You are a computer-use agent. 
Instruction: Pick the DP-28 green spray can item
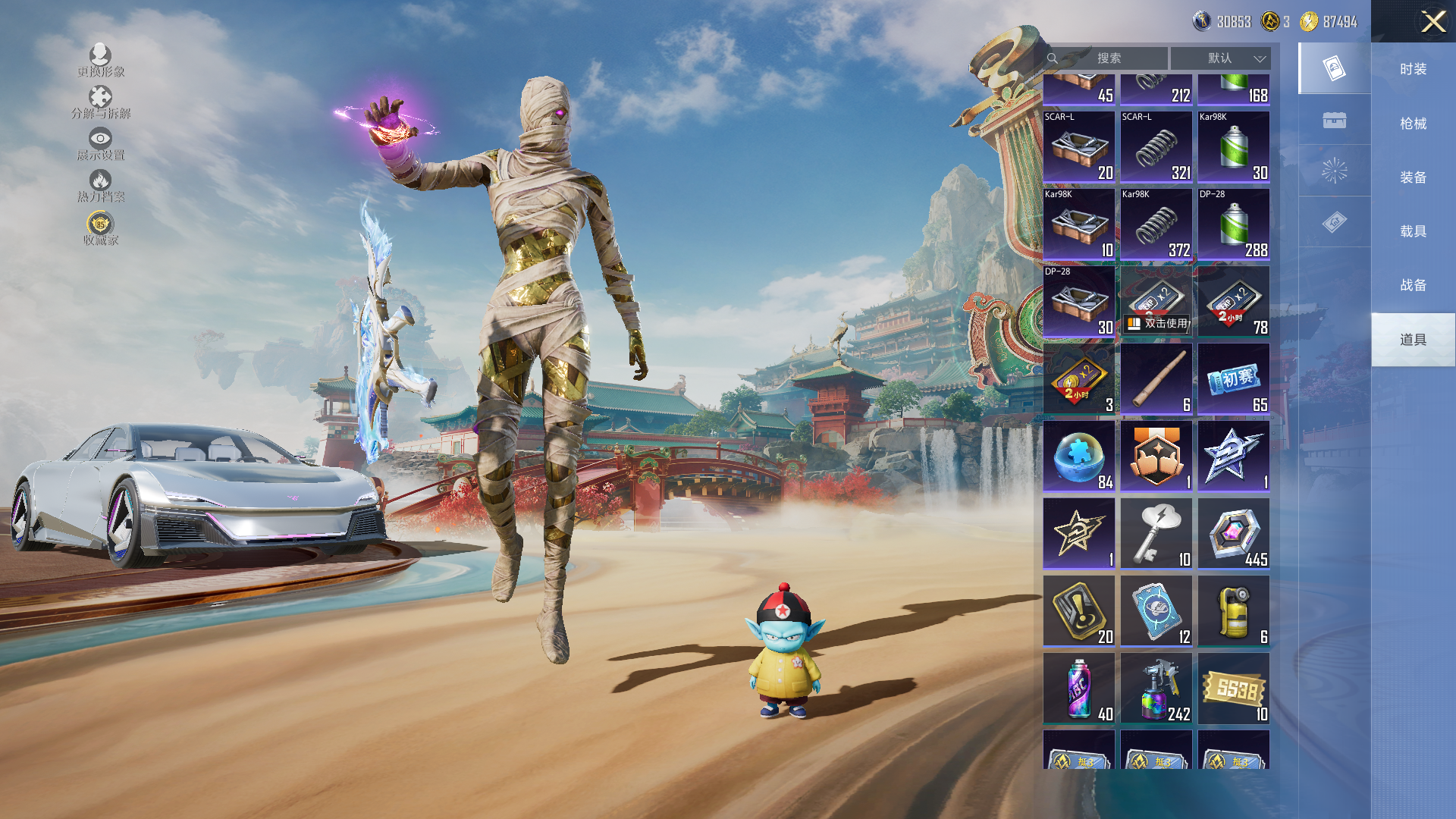[x=1233, y=224]
